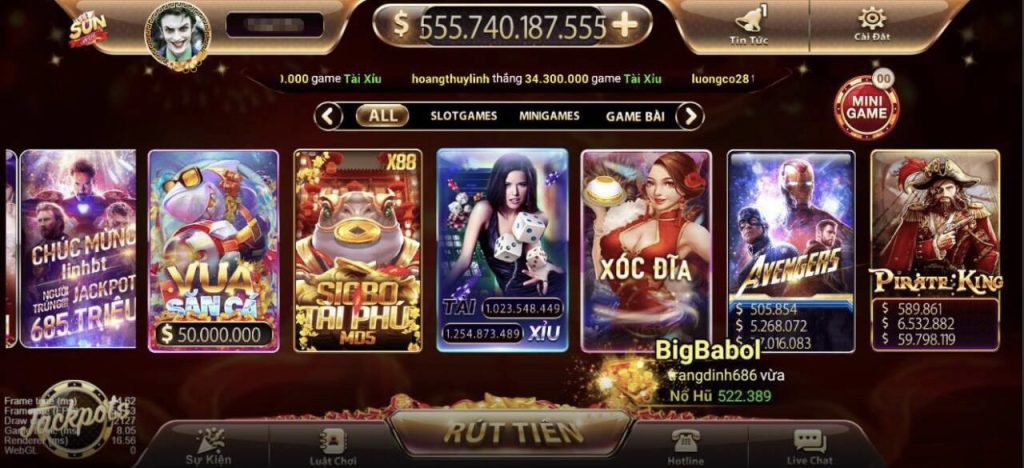Tap the RÚT TIỀN withdraw button
Viewport: 1024px width, 468px height.
click(513, 432)
